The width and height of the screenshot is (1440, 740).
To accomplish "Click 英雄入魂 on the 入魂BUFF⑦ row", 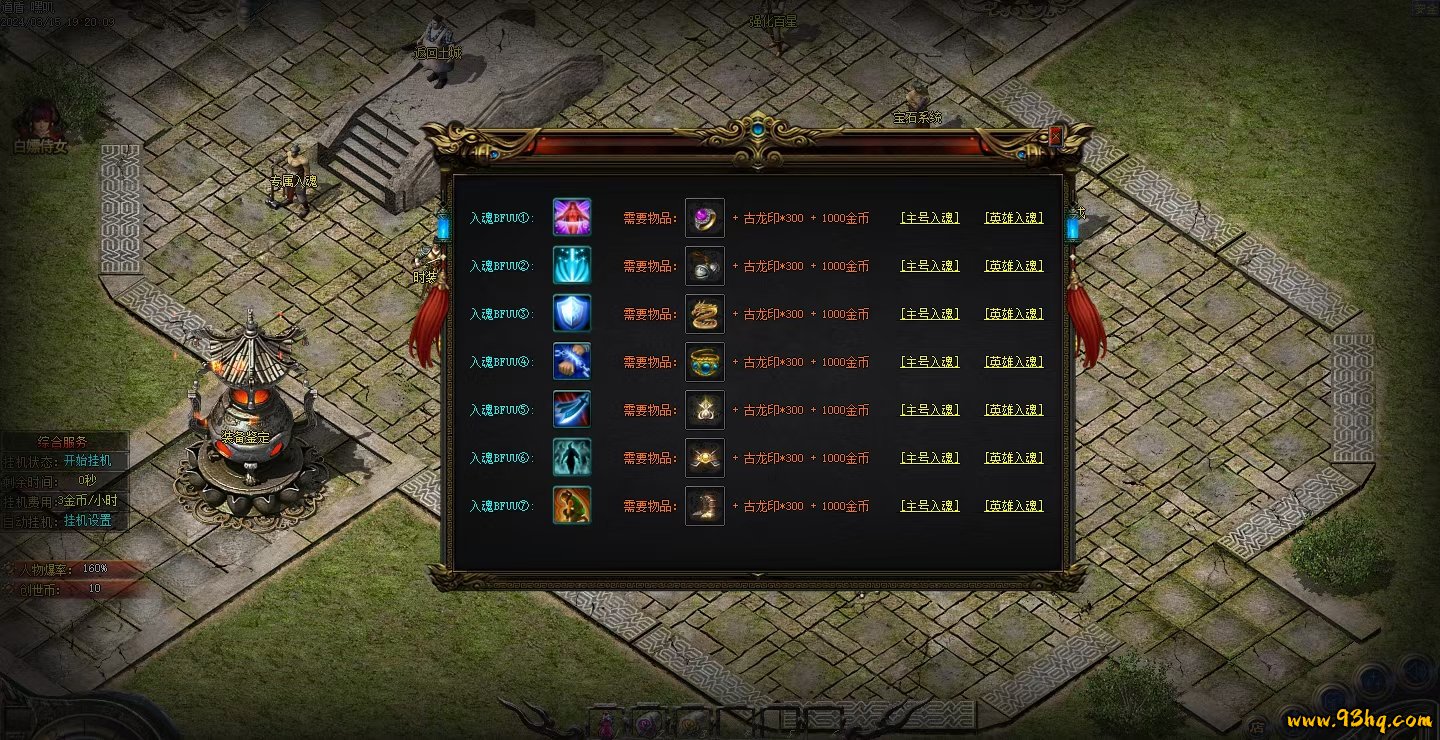I will click(x=1014, y=506).
